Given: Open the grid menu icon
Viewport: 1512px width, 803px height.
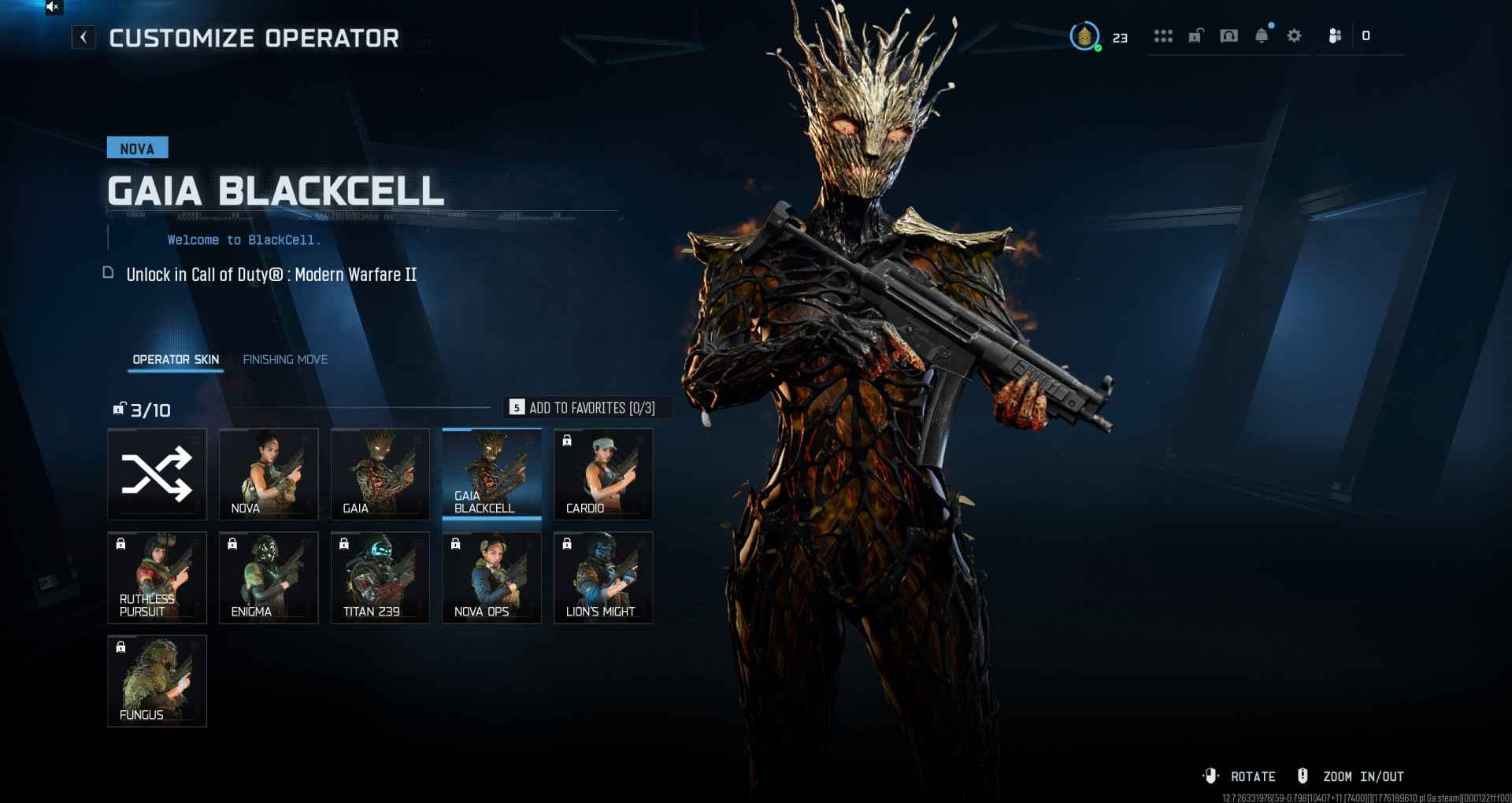Looking at the screenshot, I should coord(1163,36).
